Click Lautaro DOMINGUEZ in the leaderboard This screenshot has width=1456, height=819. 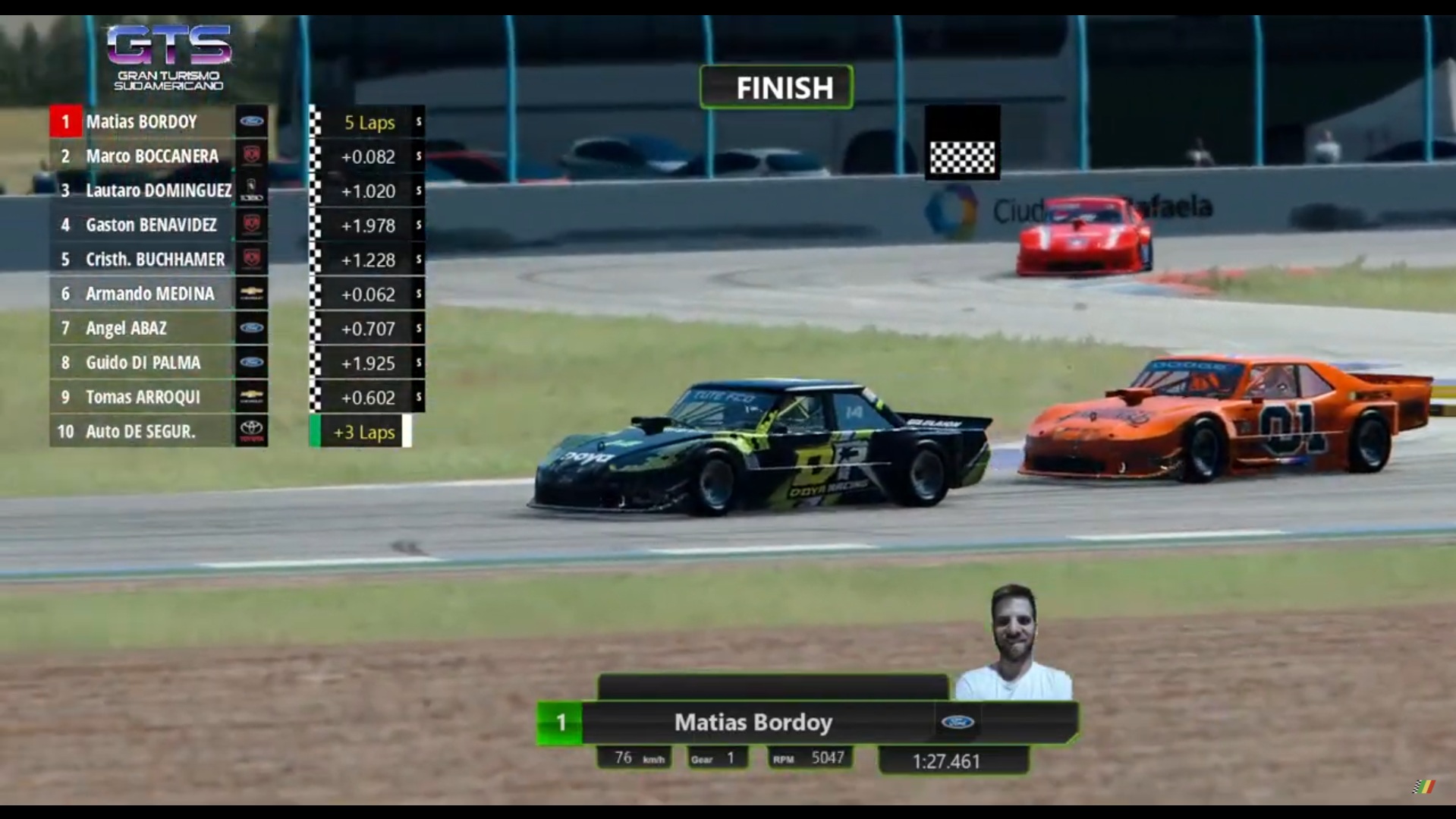tap(158, 191)
